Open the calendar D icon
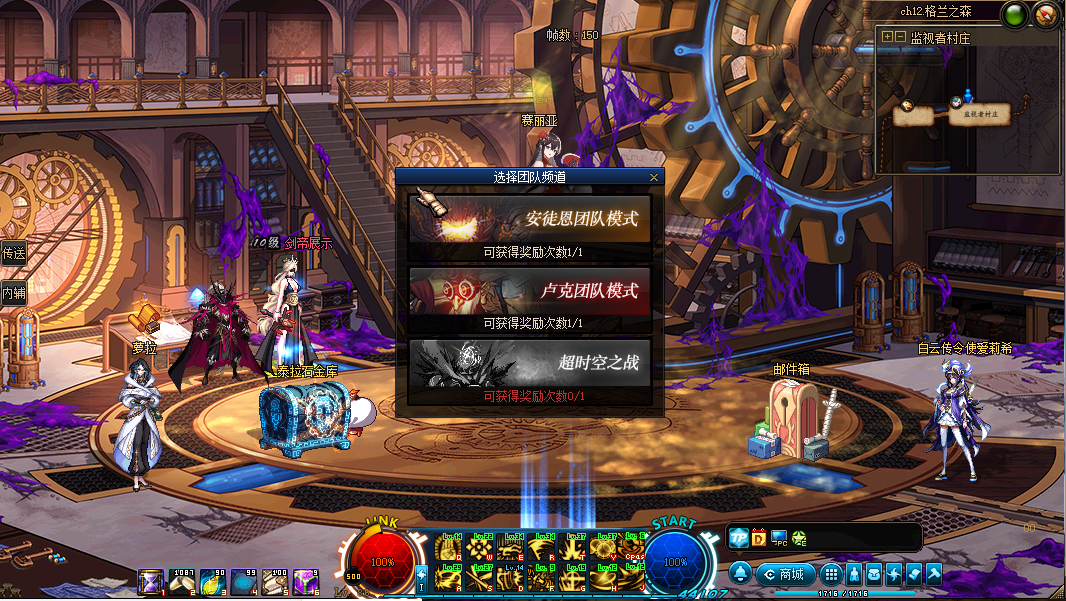The width and height of the screenshot is (1066, 601). [758, 538]
